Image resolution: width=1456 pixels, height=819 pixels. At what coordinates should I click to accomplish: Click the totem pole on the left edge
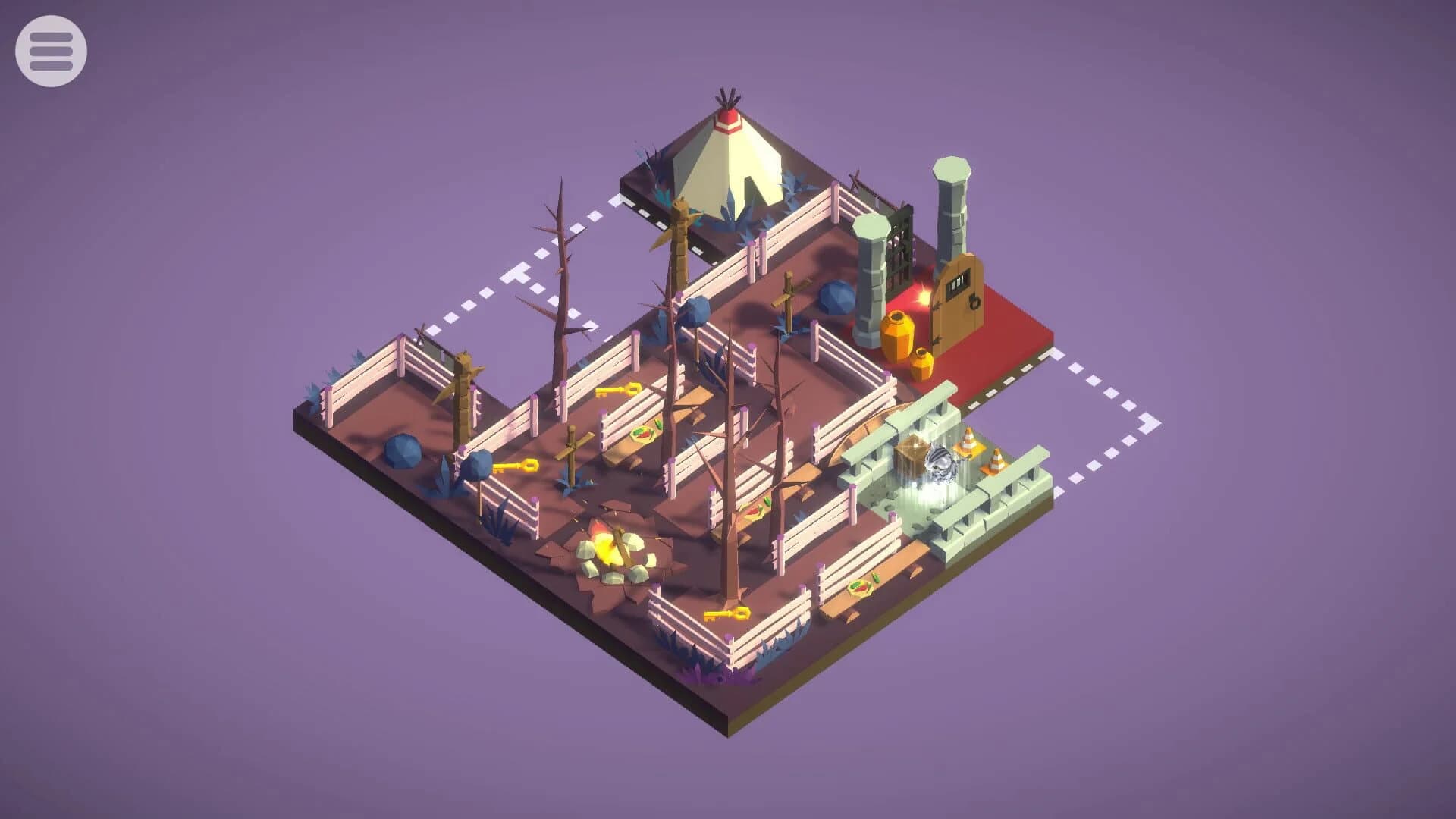[463, 379]
